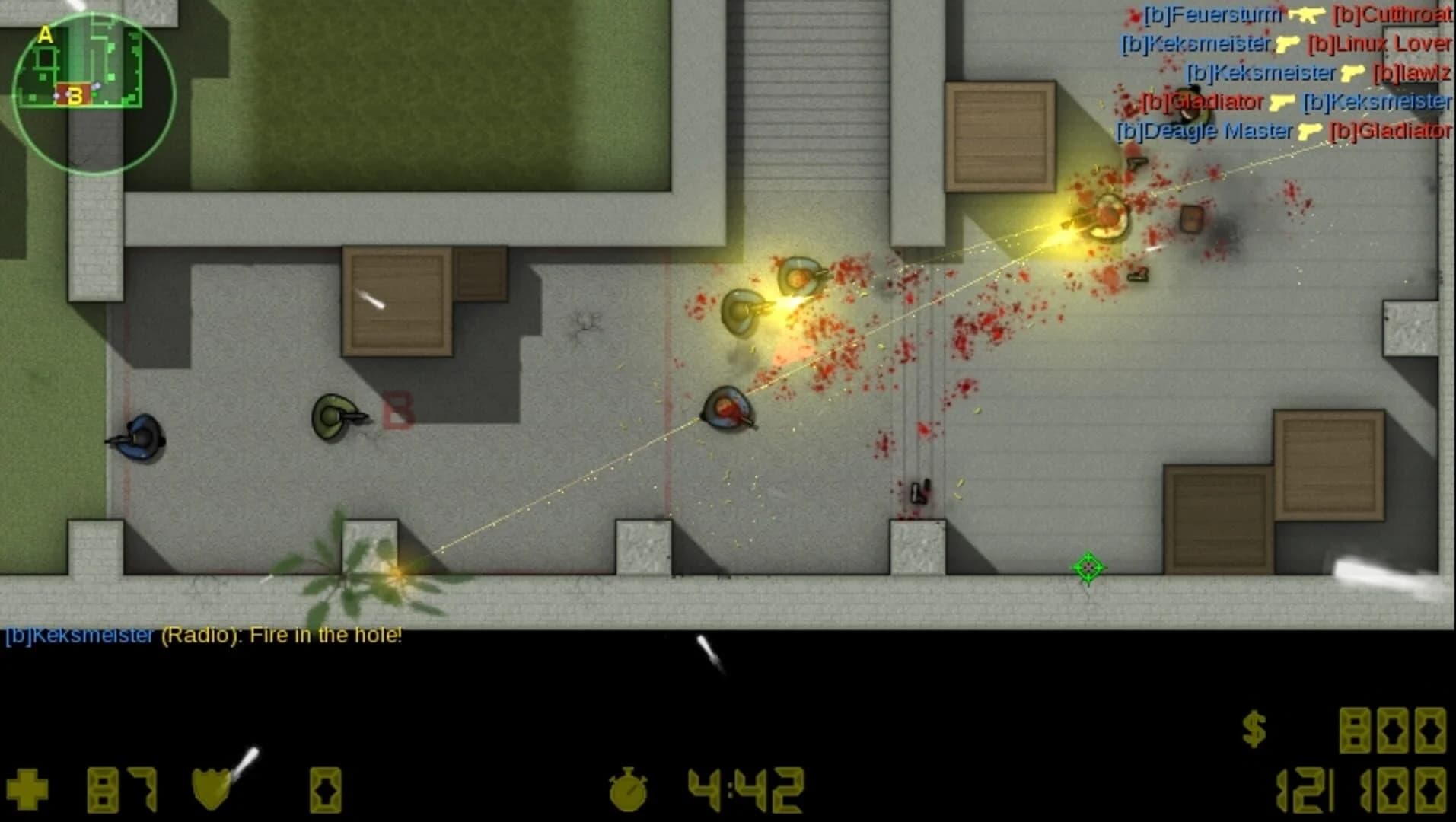Viewport: 1456px width, 822px height.
Task: Click the green crosshair on the map floor
Action: (x=1088, y=567)
